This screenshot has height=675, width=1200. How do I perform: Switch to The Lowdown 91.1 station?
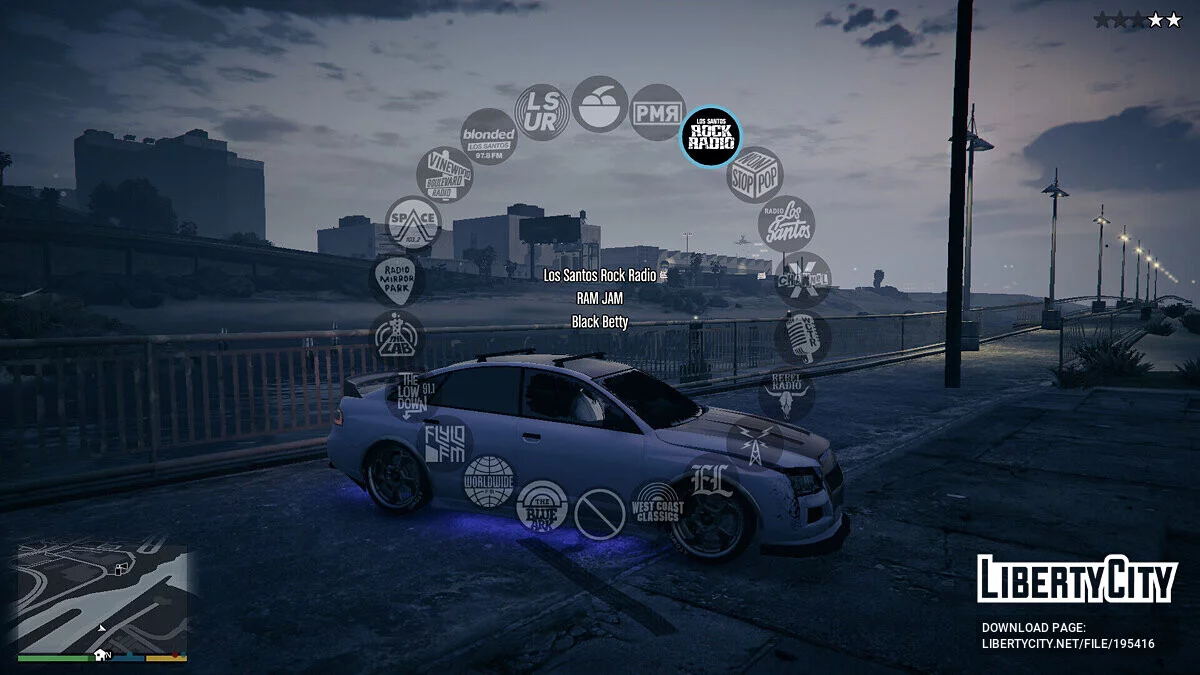[x=414, y=393]
